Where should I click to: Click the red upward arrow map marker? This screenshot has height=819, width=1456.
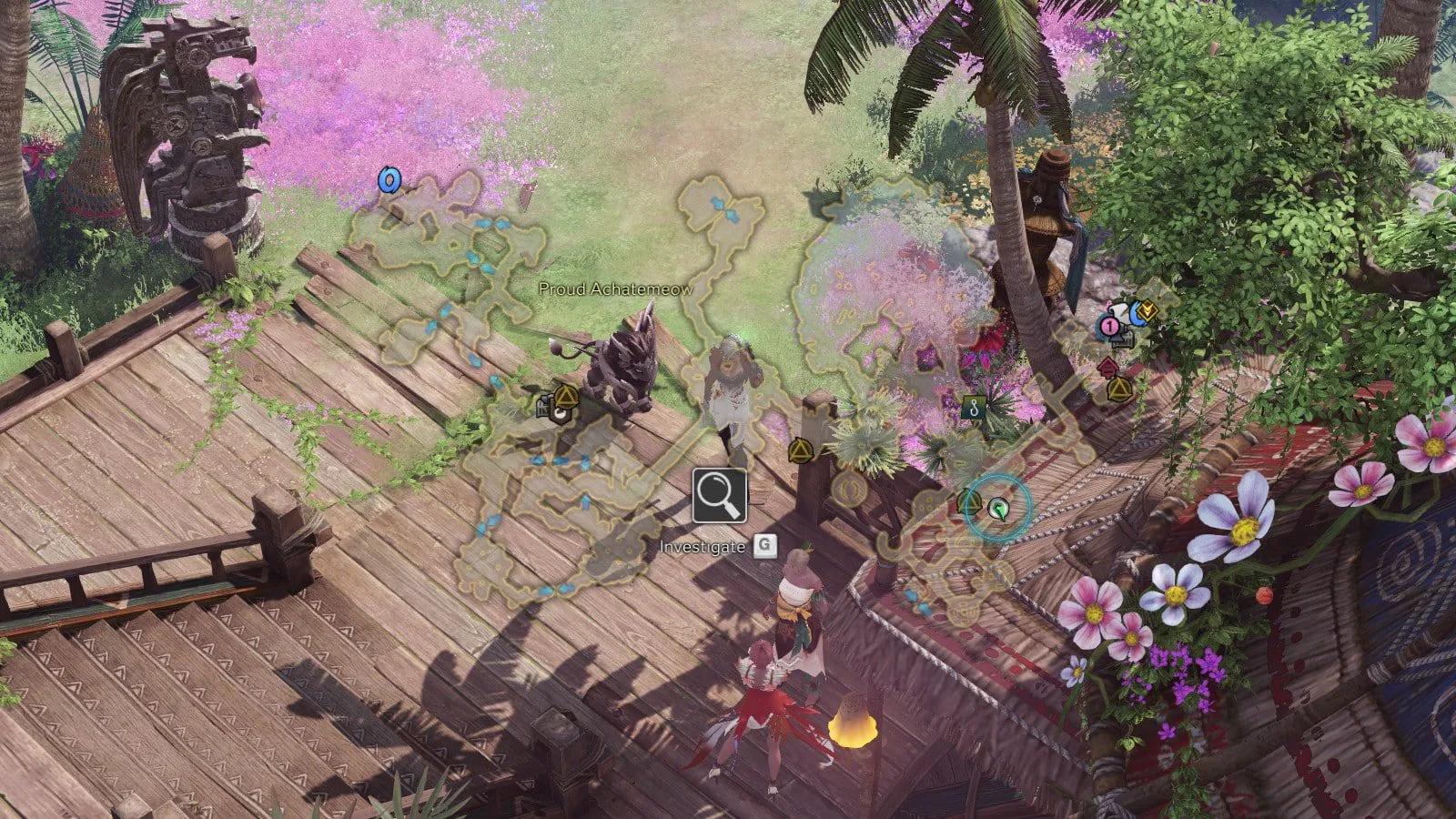[x=1107, y=368]
